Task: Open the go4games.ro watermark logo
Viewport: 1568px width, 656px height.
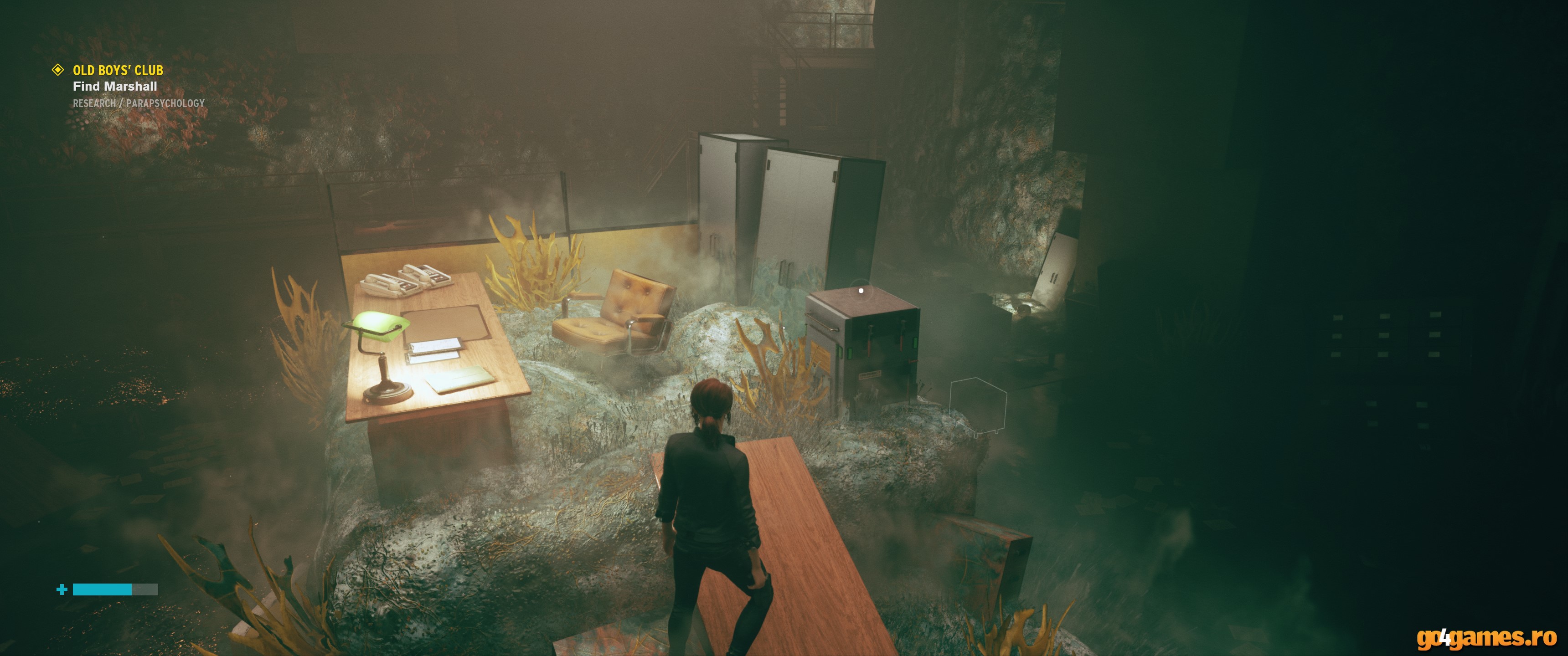Action: (x=1486, y=638)
